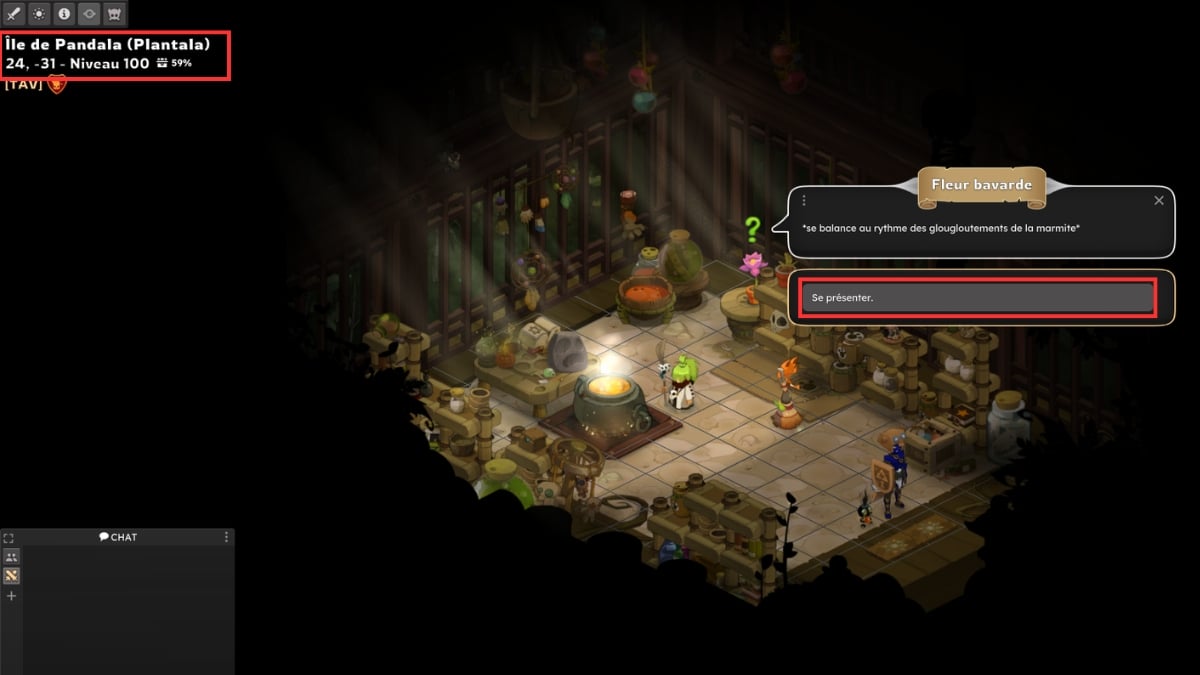Toggle the sun brightness icon
The image size is (1200, 675).
click(39, 14)
